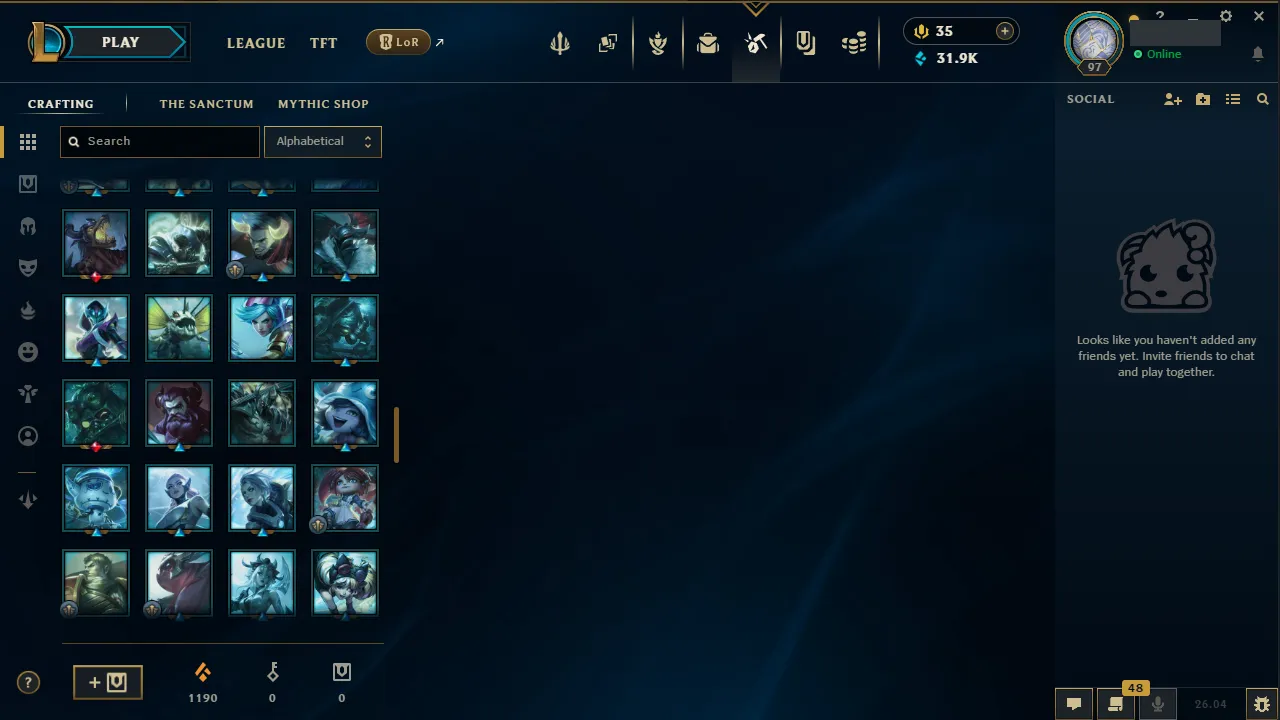Open the Clash shield icon in top navigation

point(658,43)
